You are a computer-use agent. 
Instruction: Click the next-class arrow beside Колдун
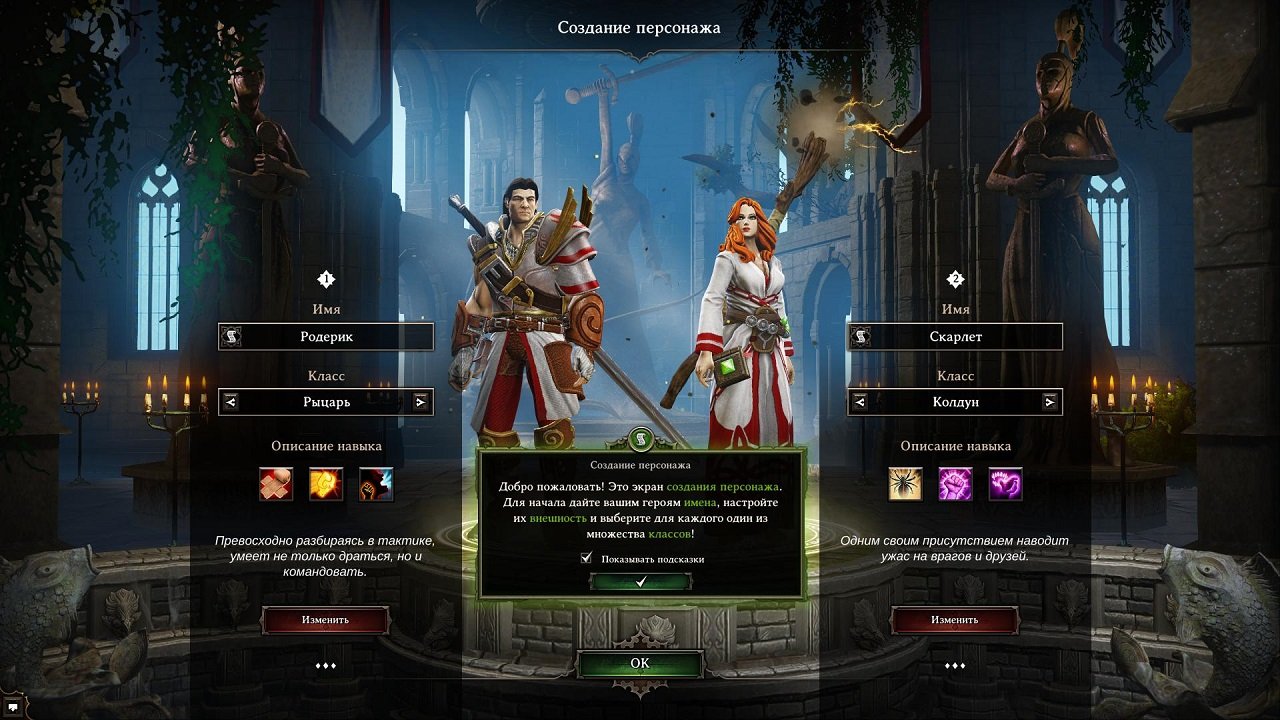point(1051,402)
